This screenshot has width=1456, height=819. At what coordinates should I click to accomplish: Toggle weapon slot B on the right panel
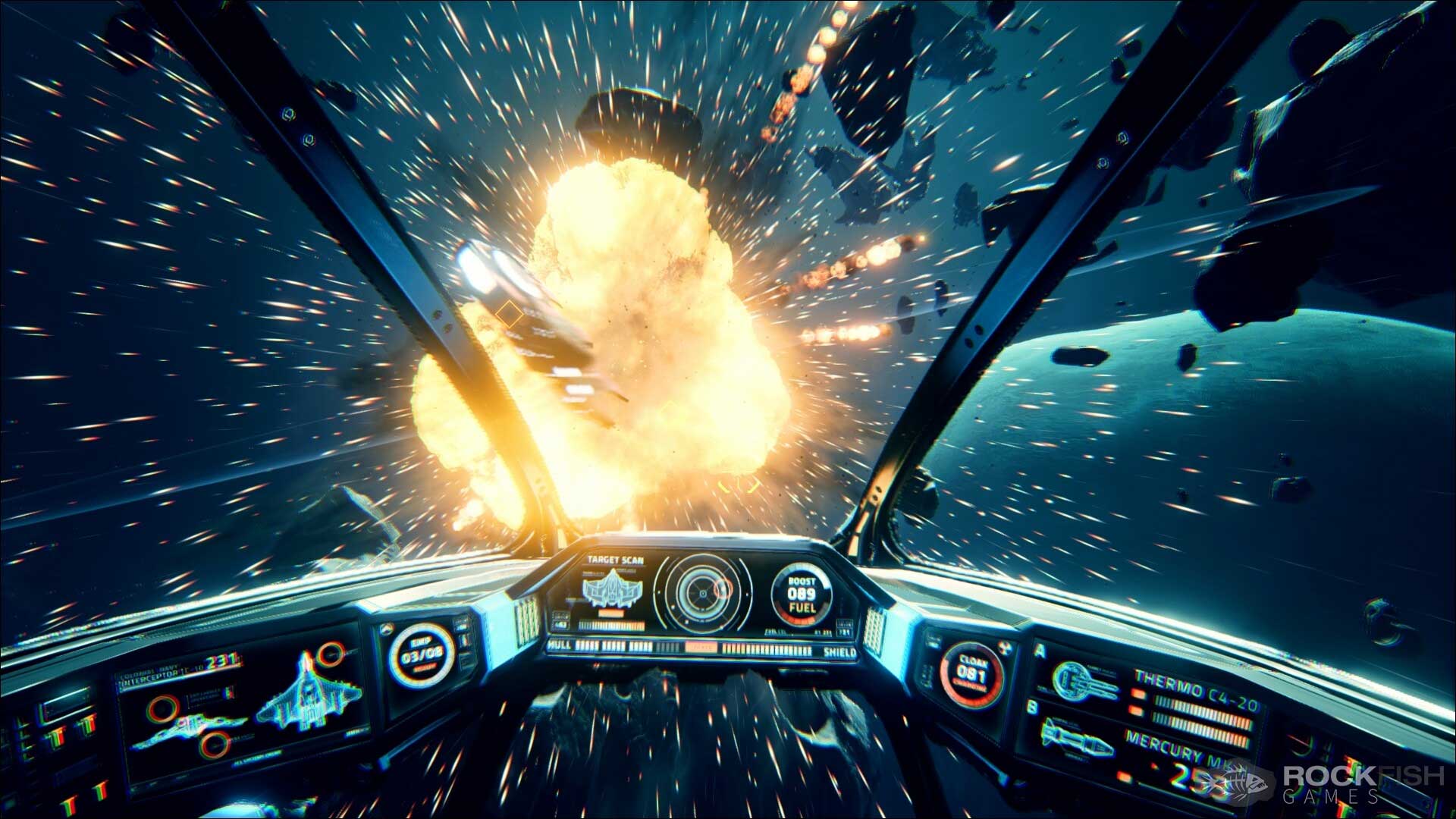[1032, 706]
